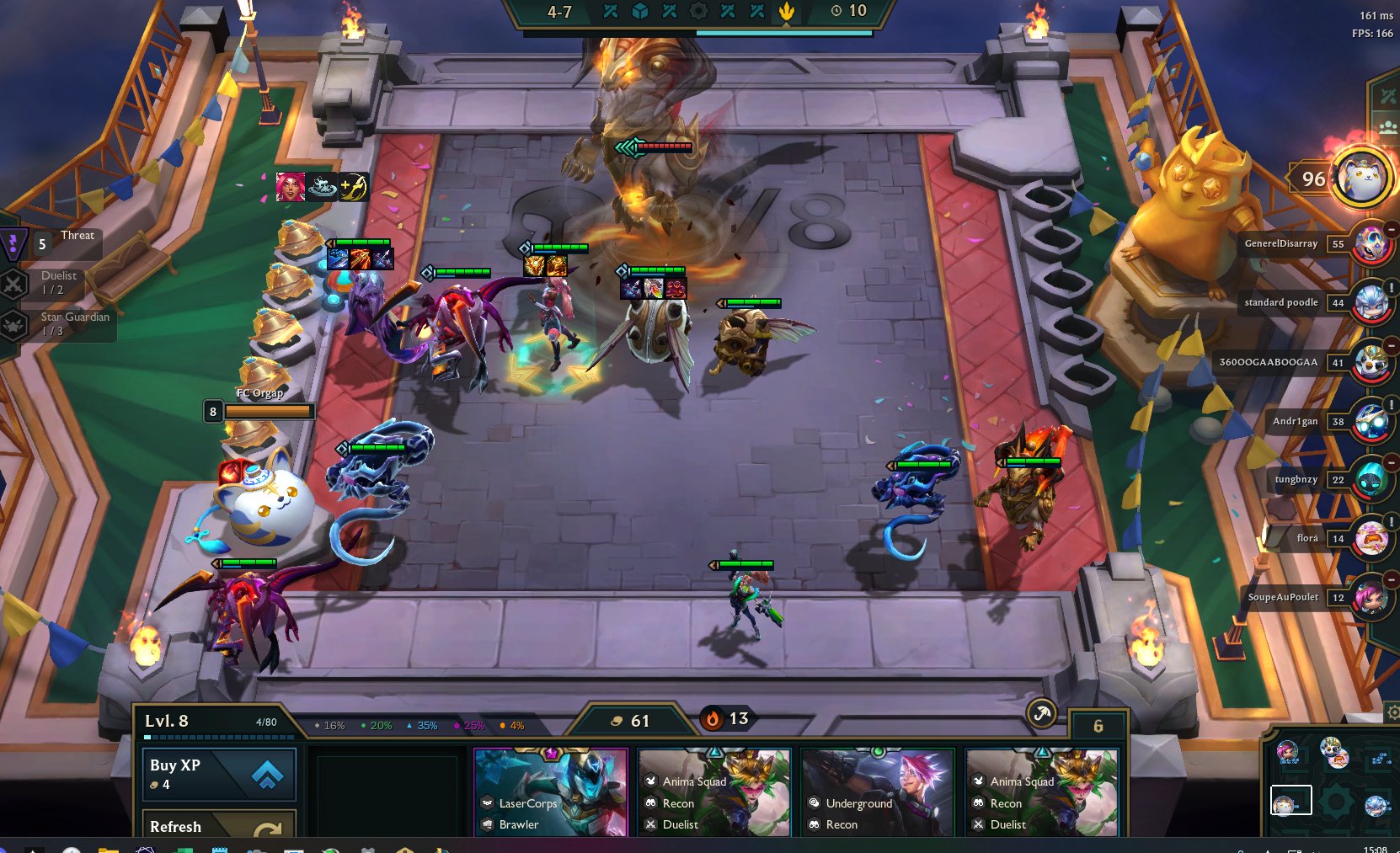Click the Underground trait icon on Vi's shop card
The image size is (1400, 853).
coord(815,803)
